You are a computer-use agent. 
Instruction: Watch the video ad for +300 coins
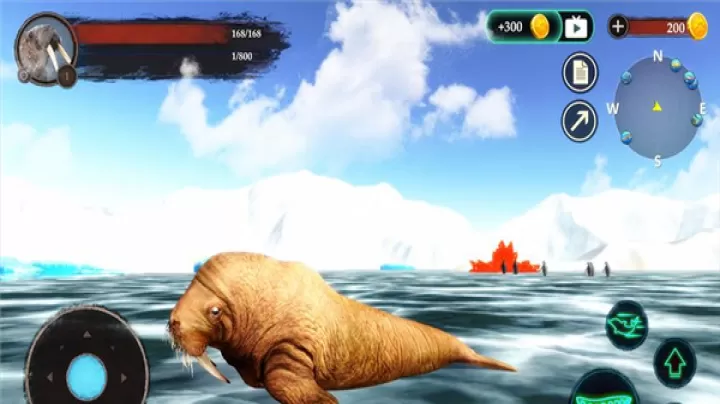[x=575, y=27]
